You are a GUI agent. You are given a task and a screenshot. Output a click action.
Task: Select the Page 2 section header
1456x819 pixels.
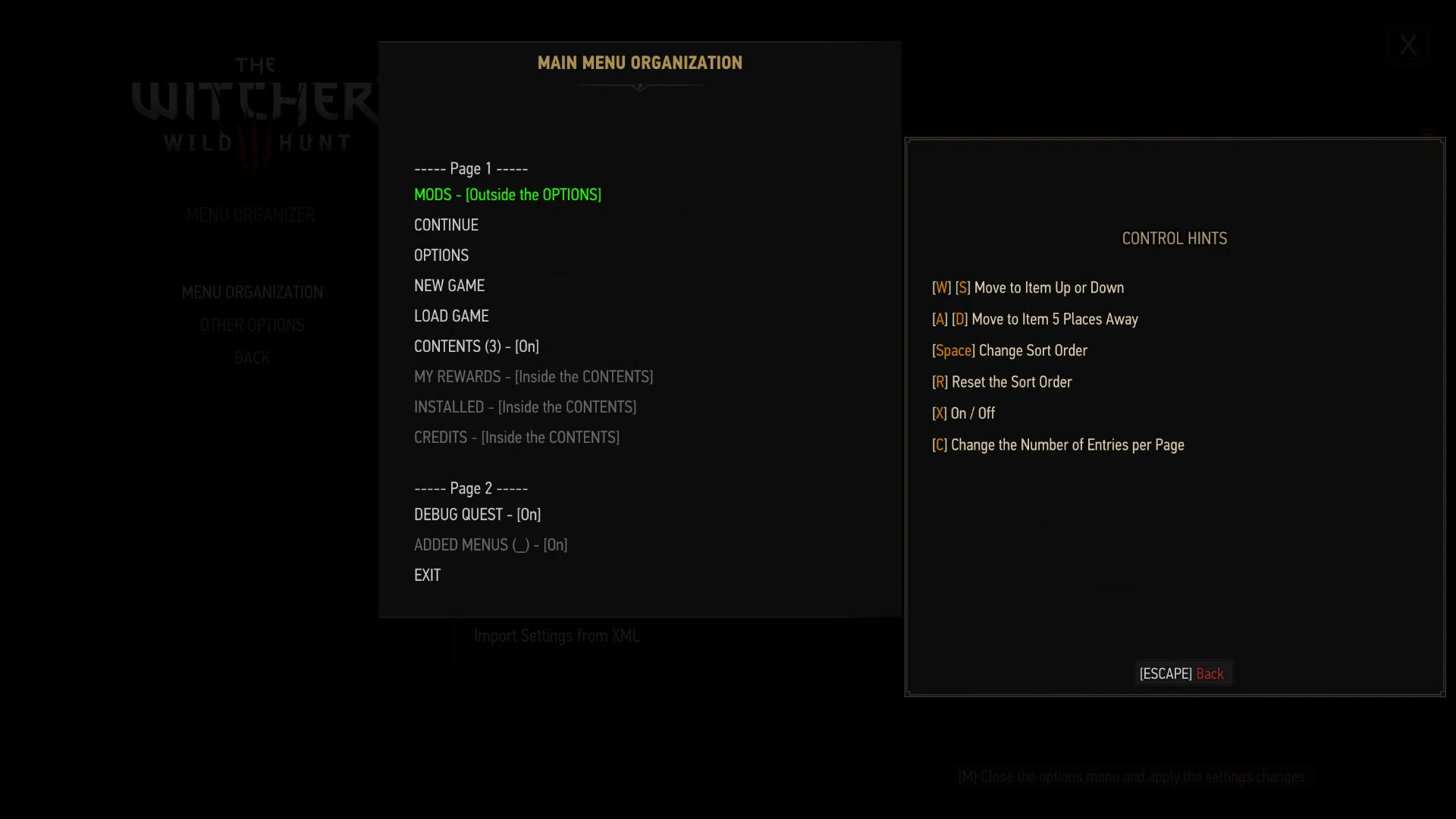(470, 488)
